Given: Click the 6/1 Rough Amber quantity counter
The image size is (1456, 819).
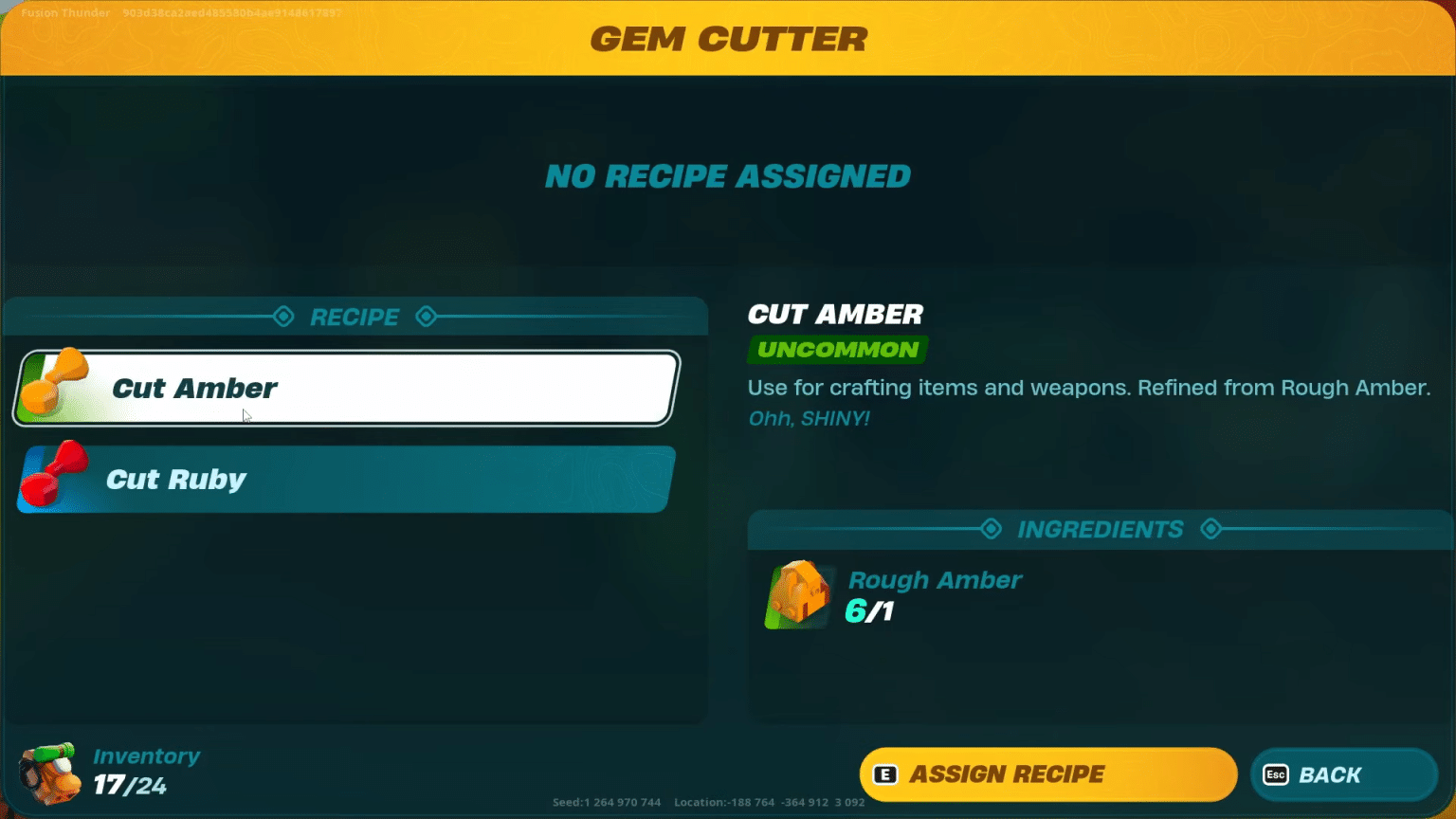Looking at the screenshot, I should [867, 611].
